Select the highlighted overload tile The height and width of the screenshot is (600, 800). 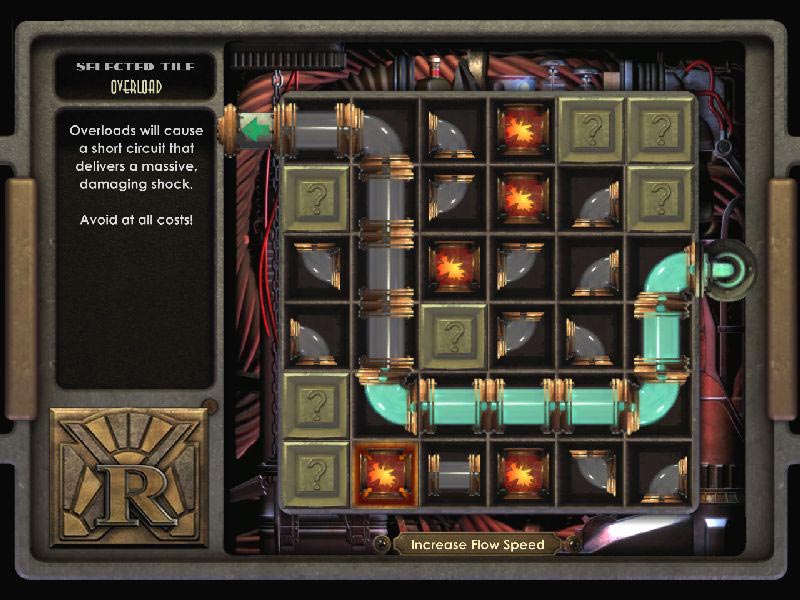click(x=385, y=473)
